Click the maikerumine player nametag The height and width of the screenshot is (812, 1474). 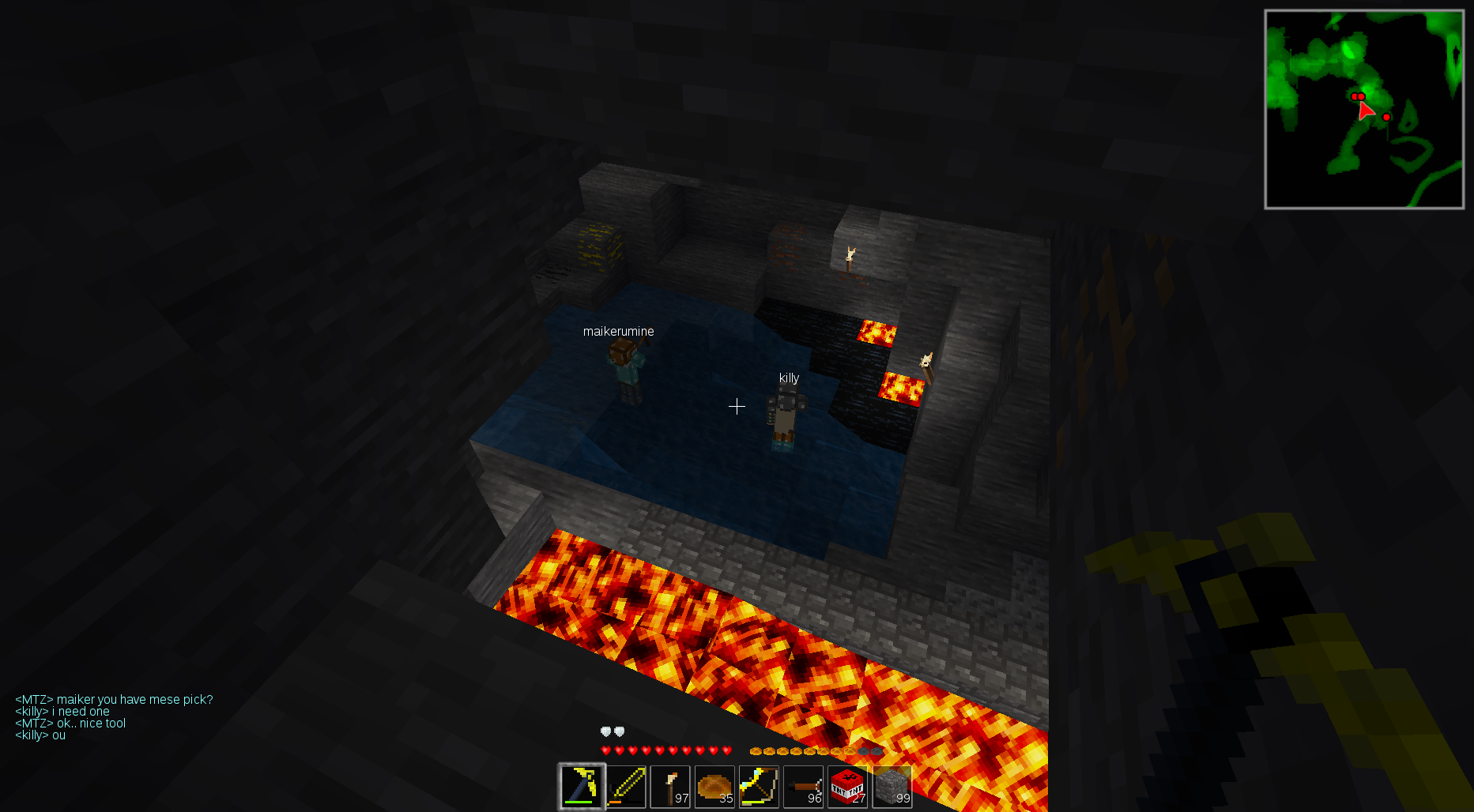[619, 331]
